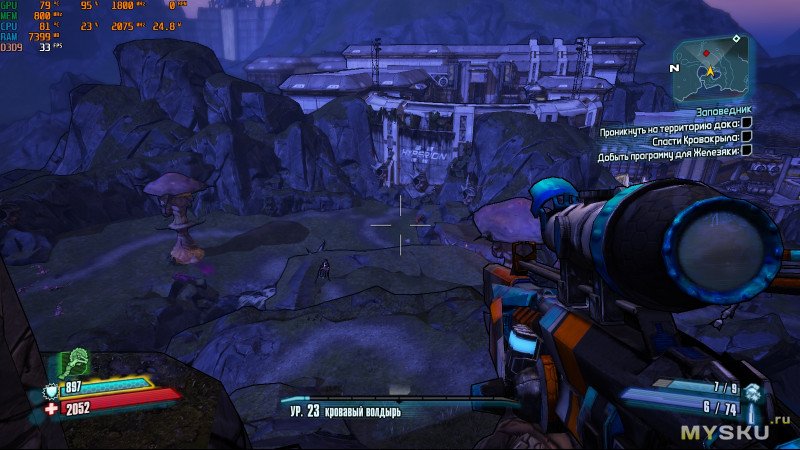Screen dimensions: 800x450
Task: Open the minimap in the corner
Action: (x=711, y=66)
